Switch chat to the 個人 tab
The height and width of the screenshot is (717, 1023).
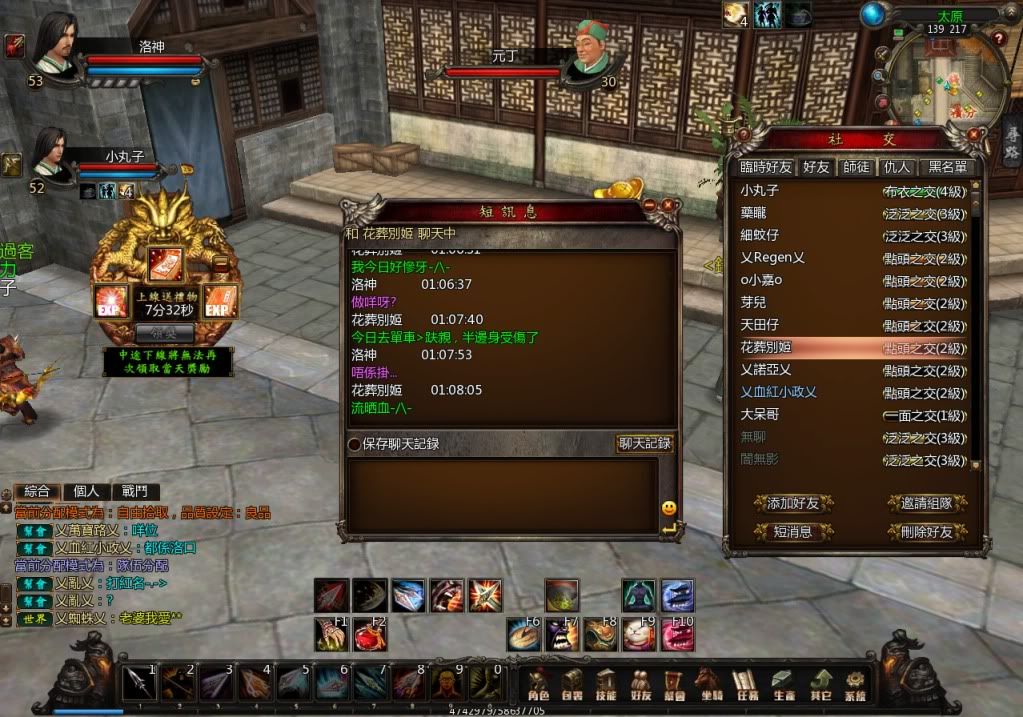pyautogui.click(x=87, y=491)
